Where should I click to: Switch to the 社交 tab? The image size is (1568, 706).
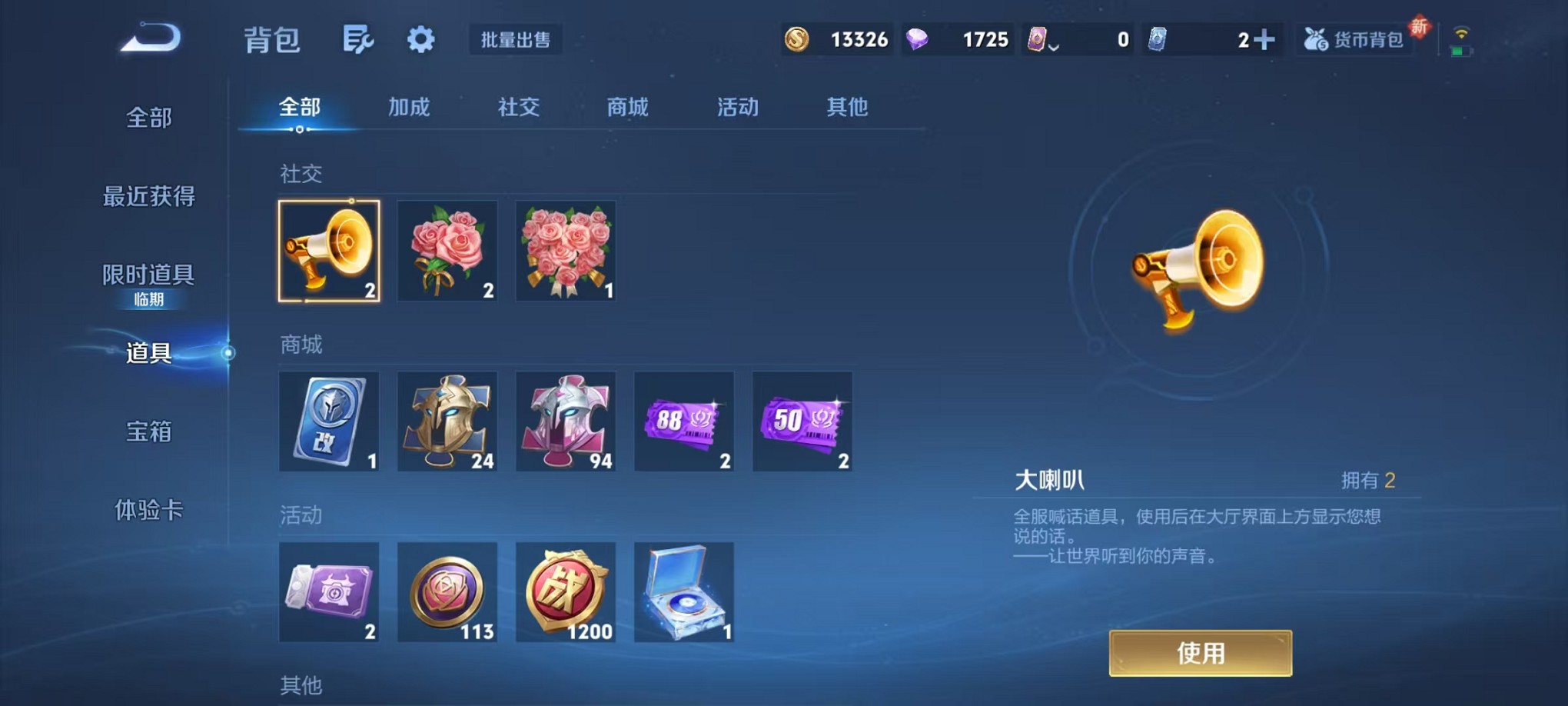[x=519, y=108]
